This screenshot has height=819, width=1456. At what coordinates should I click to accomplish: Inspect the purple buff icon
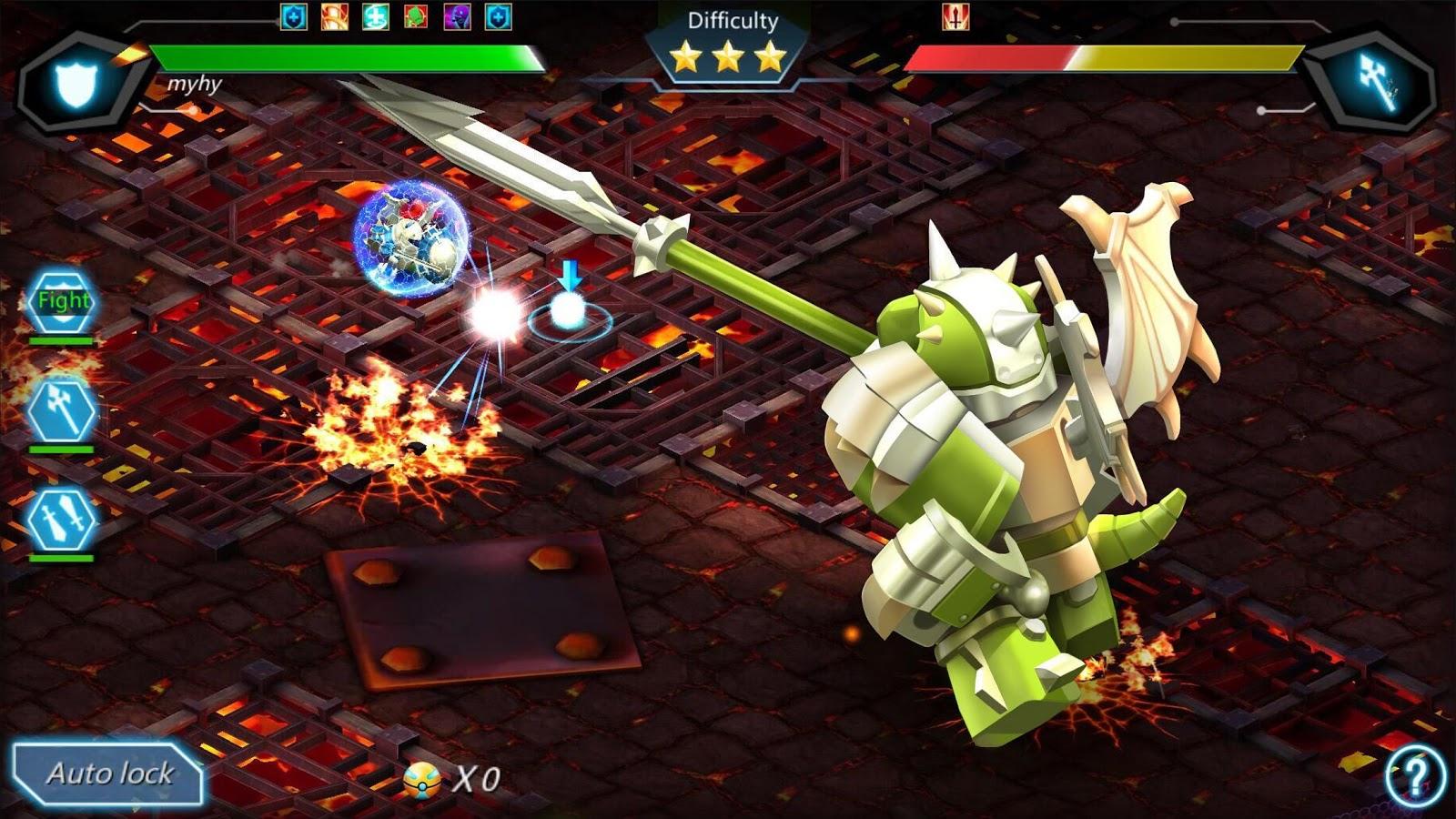point(457,16)
